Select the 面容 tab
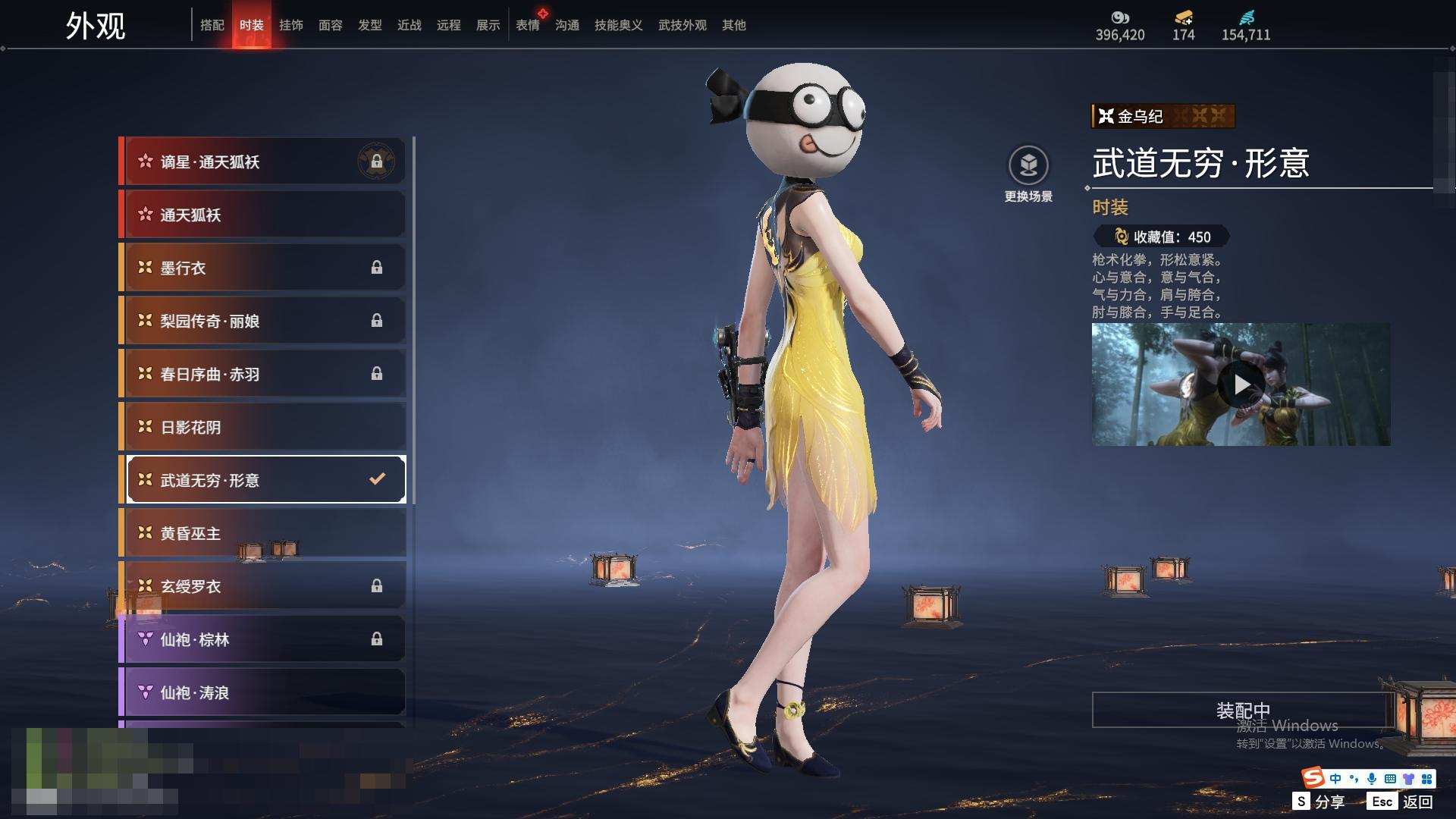 [330, 25]
